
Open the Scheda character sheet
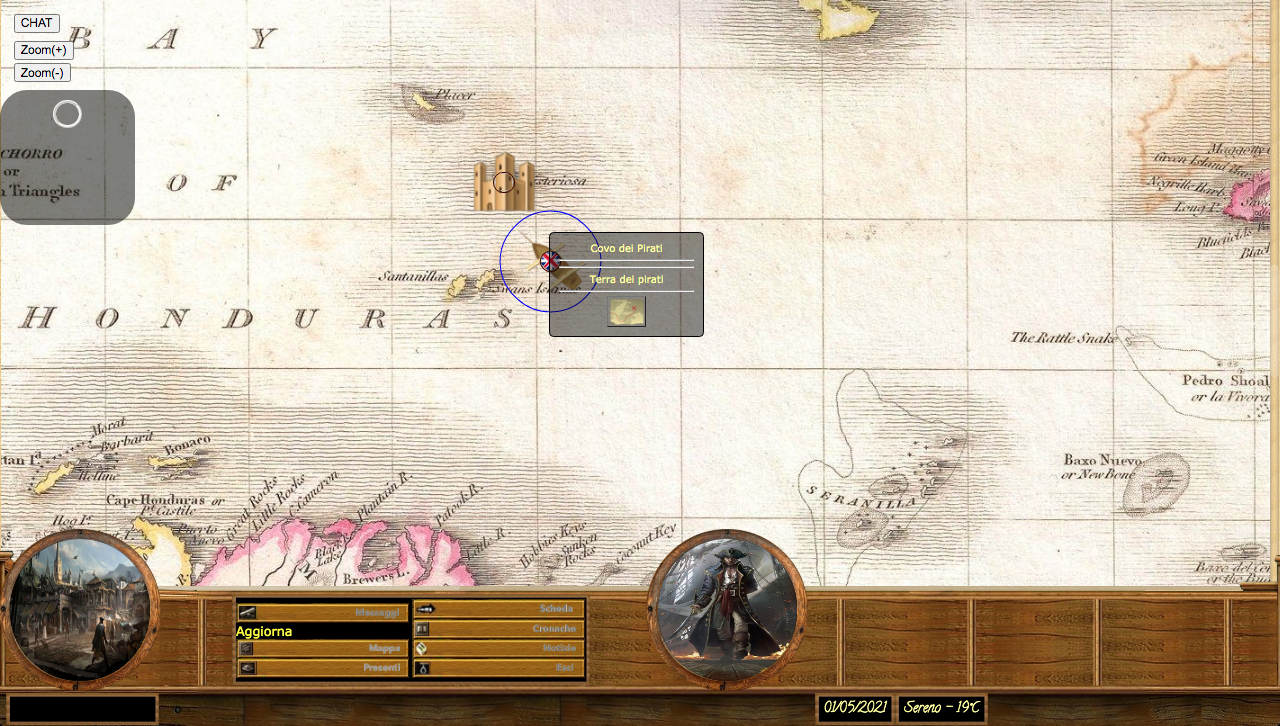[x=499, y=609]
